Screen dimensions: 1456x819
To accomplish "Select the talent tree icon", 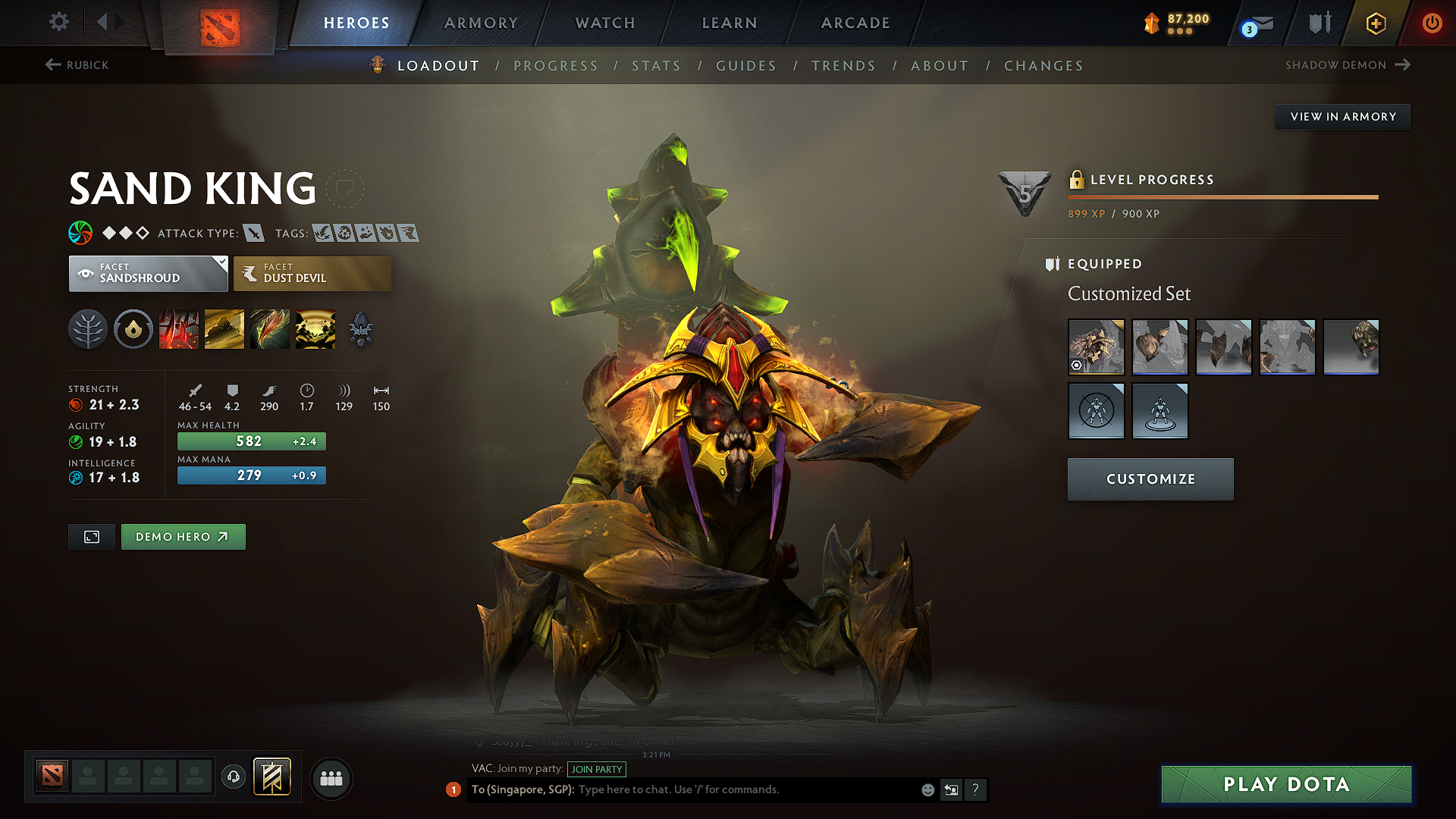I will tap(88, 329).
